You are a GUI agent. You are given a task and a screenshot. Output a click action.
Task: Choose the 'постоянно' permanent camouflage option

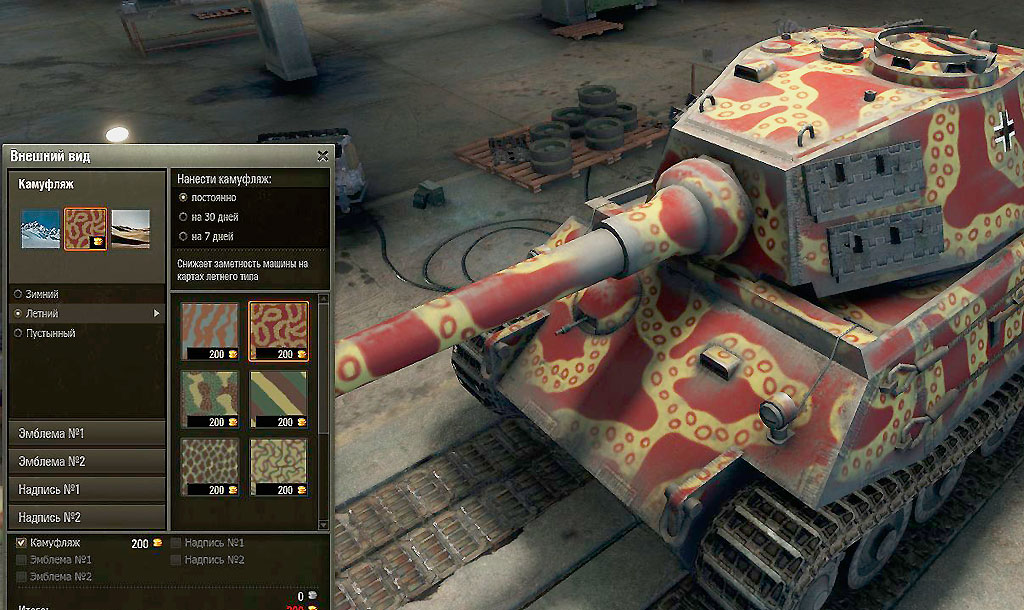click(183, 198)
